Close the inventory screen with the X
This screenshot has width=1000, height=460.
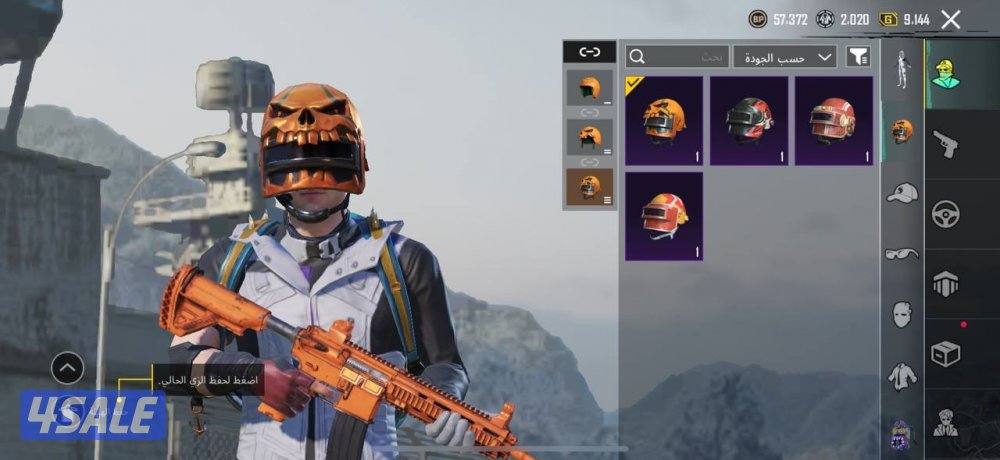point(951,19)
